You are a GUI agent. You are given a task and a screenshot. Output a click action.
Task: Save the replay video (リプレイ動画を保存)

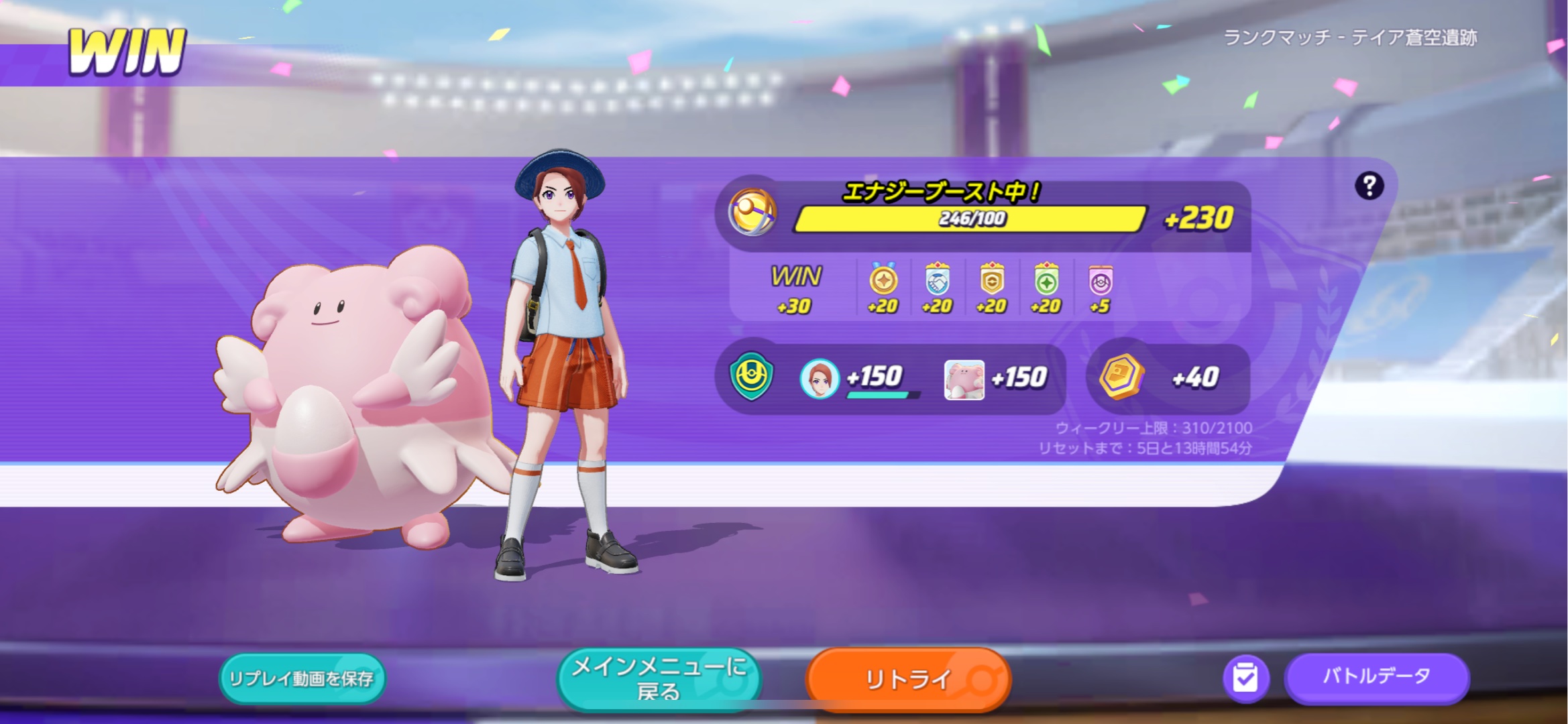[302, 678]
